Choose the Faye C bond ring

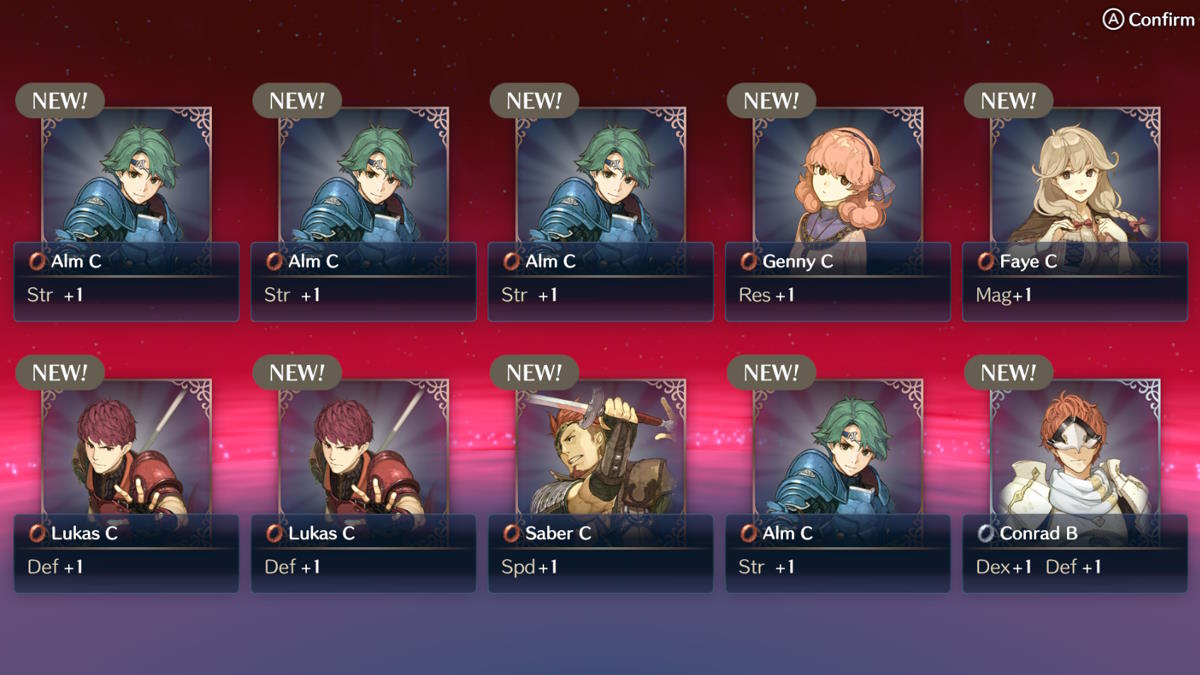click(1075, 215)
